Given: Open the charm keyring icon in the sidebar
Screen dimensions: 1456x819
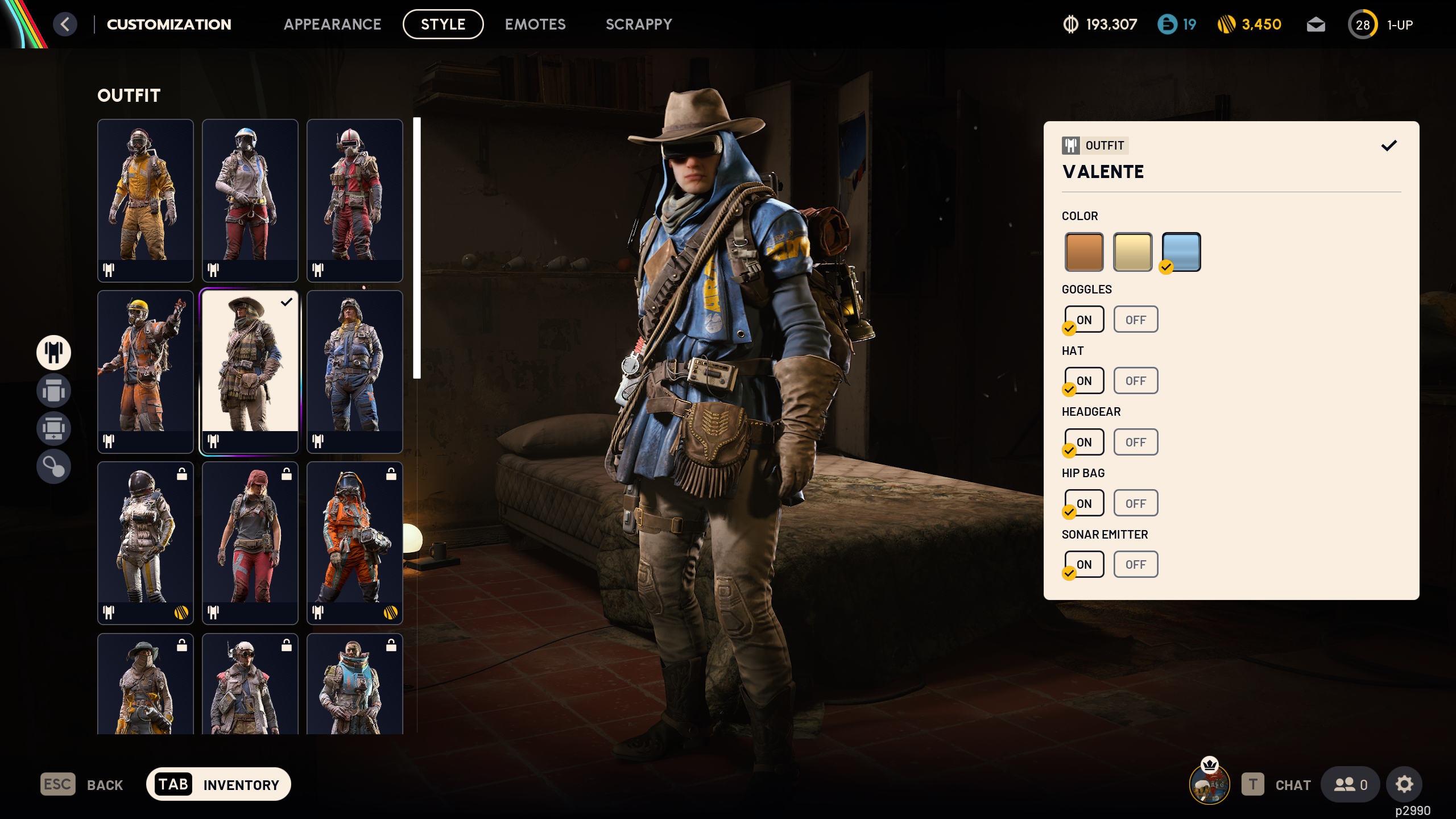Looking at the screenshot, I should pyautogui.click(x=53, y=466).
